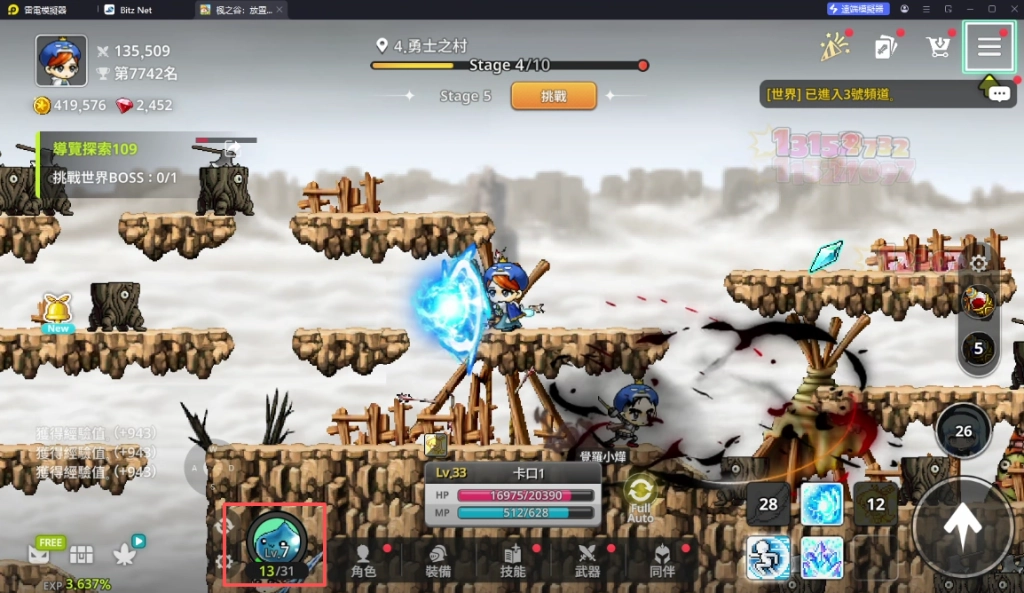1024x593 pixels.
Task: Open the FREE mail envelope icon
Action: pos(40,553)
